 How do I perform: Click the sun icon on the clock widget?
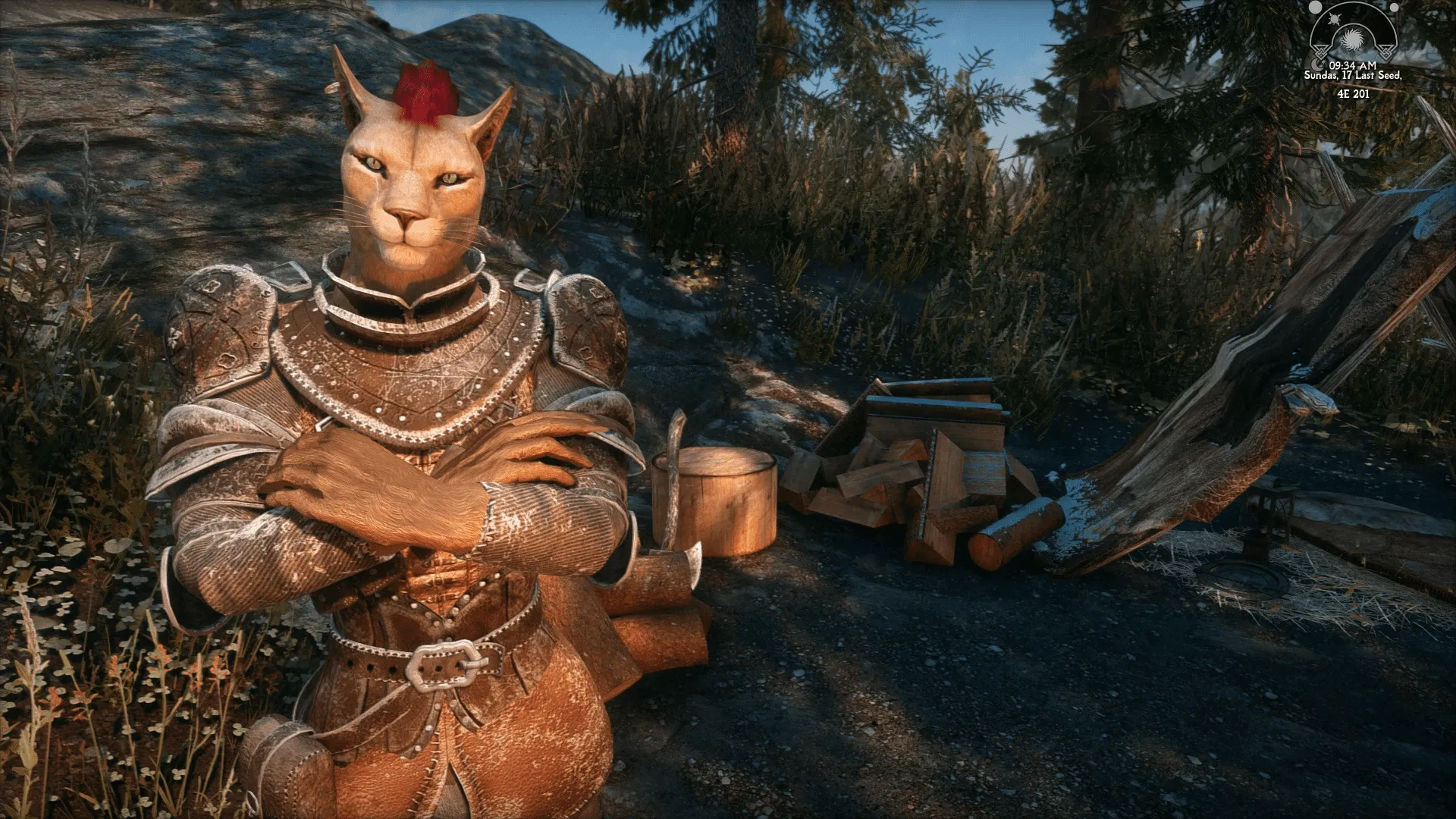1335,19
